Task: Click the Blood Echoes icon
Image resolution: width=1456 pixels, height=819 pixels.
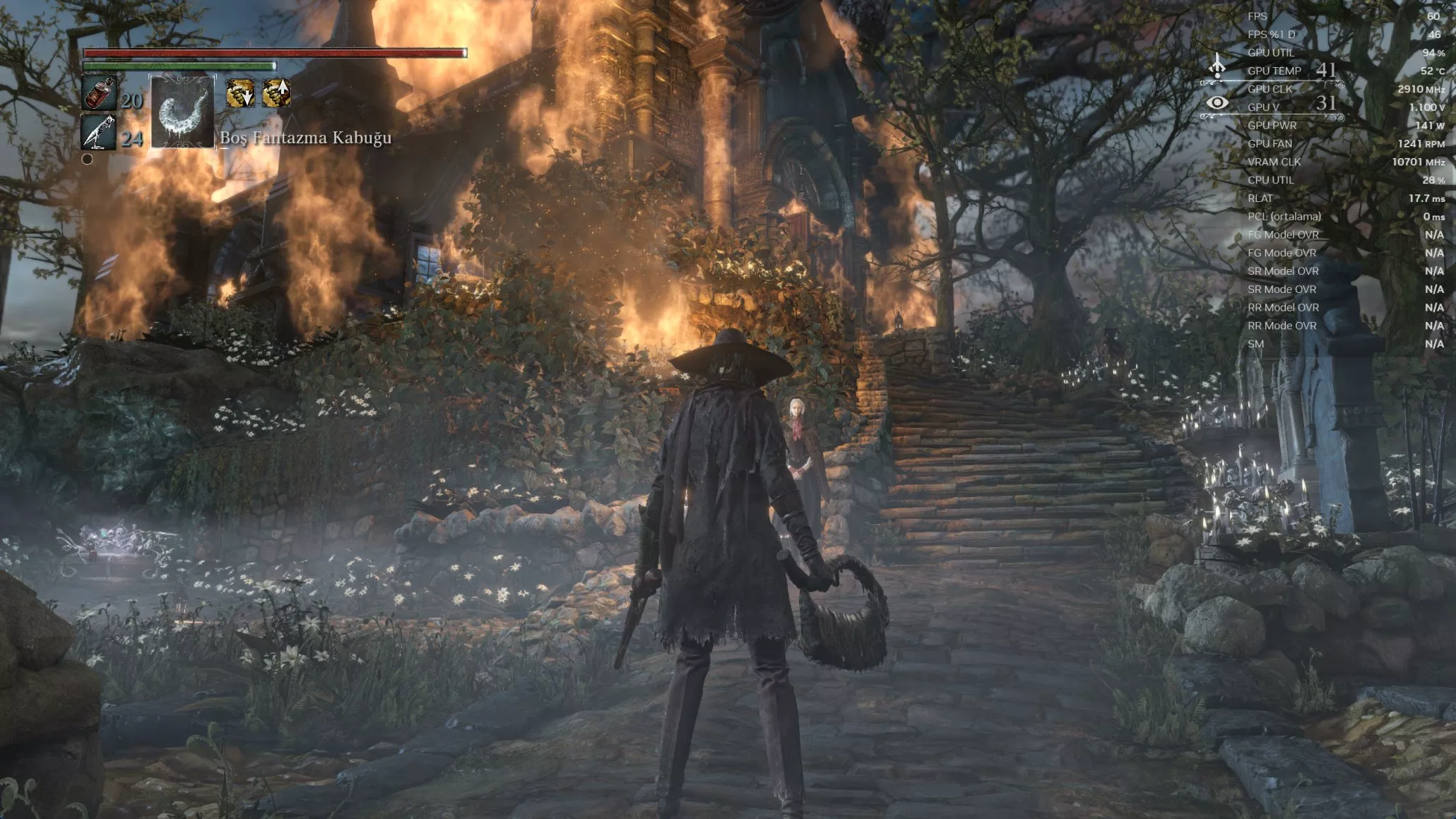Action: coord(1217,67)
